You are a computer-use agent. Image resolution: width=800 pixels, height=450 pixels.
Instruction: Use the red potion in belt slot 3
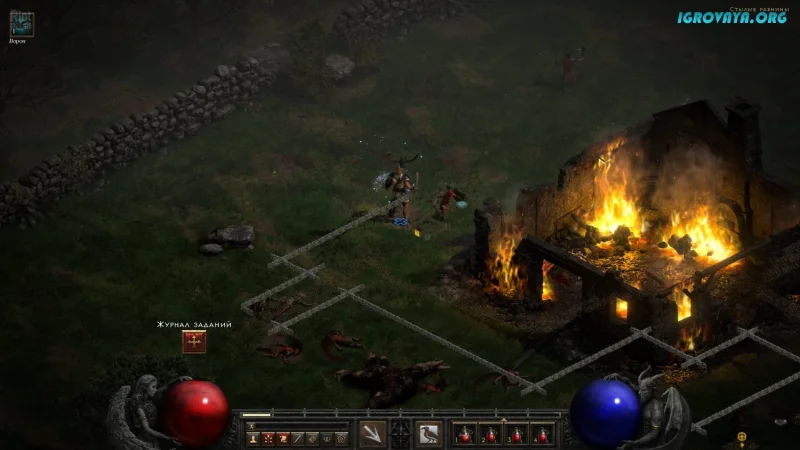click(517, 434)
